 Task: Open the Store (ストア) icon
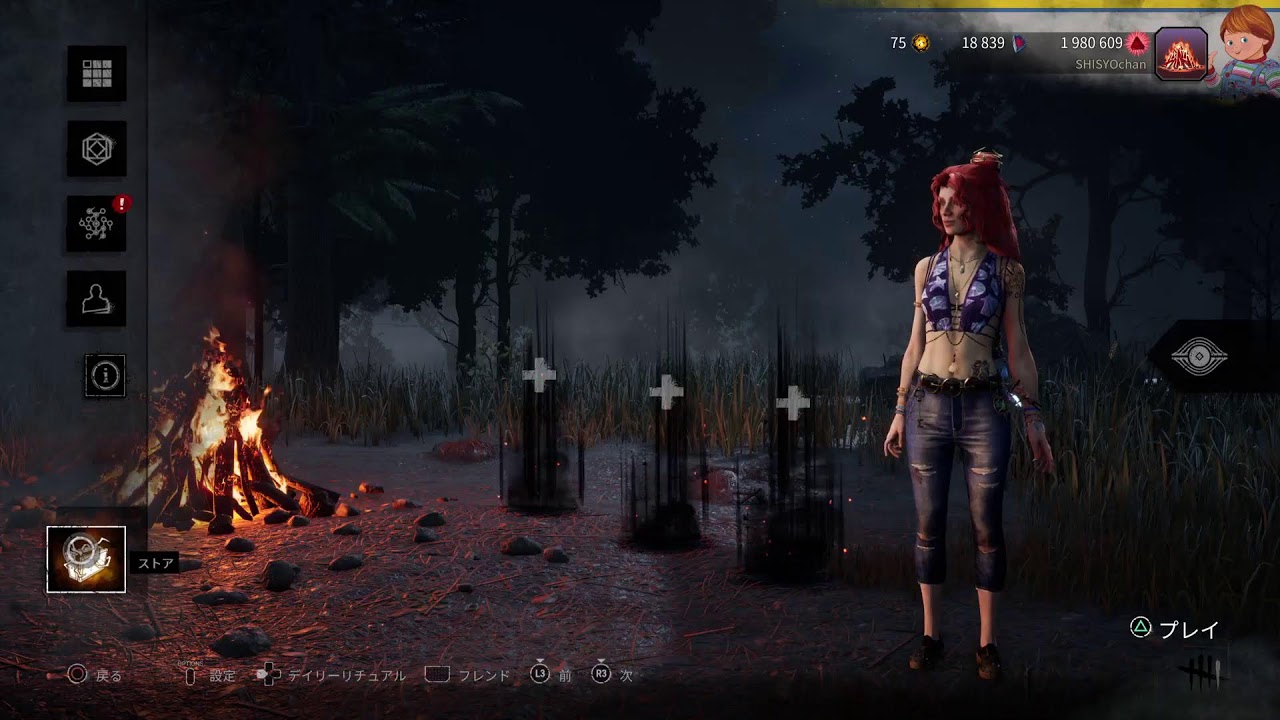pos(86,559)
